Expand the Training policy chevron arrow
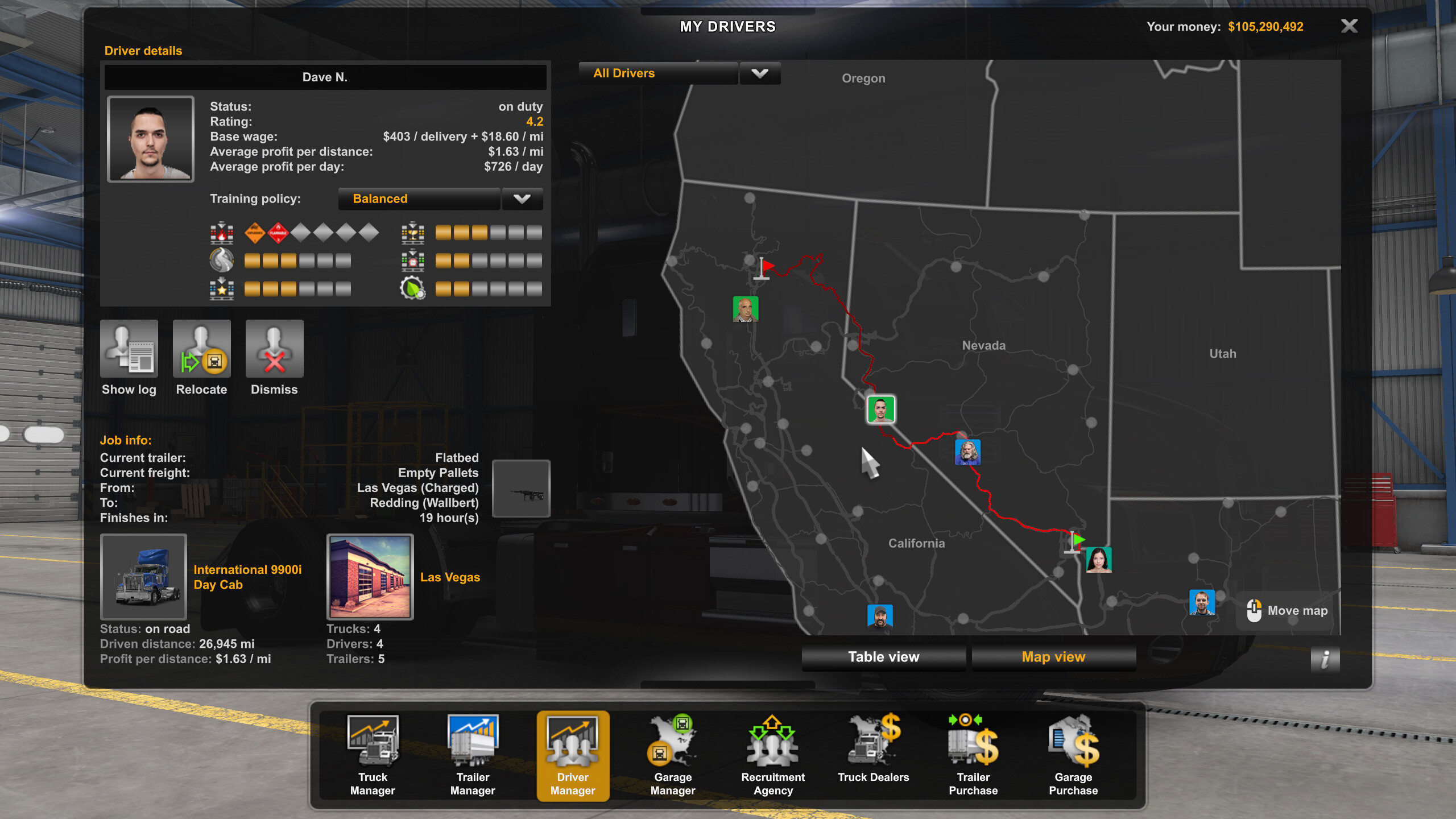This screenshot has width=1456, height=819. pos(522,198)
